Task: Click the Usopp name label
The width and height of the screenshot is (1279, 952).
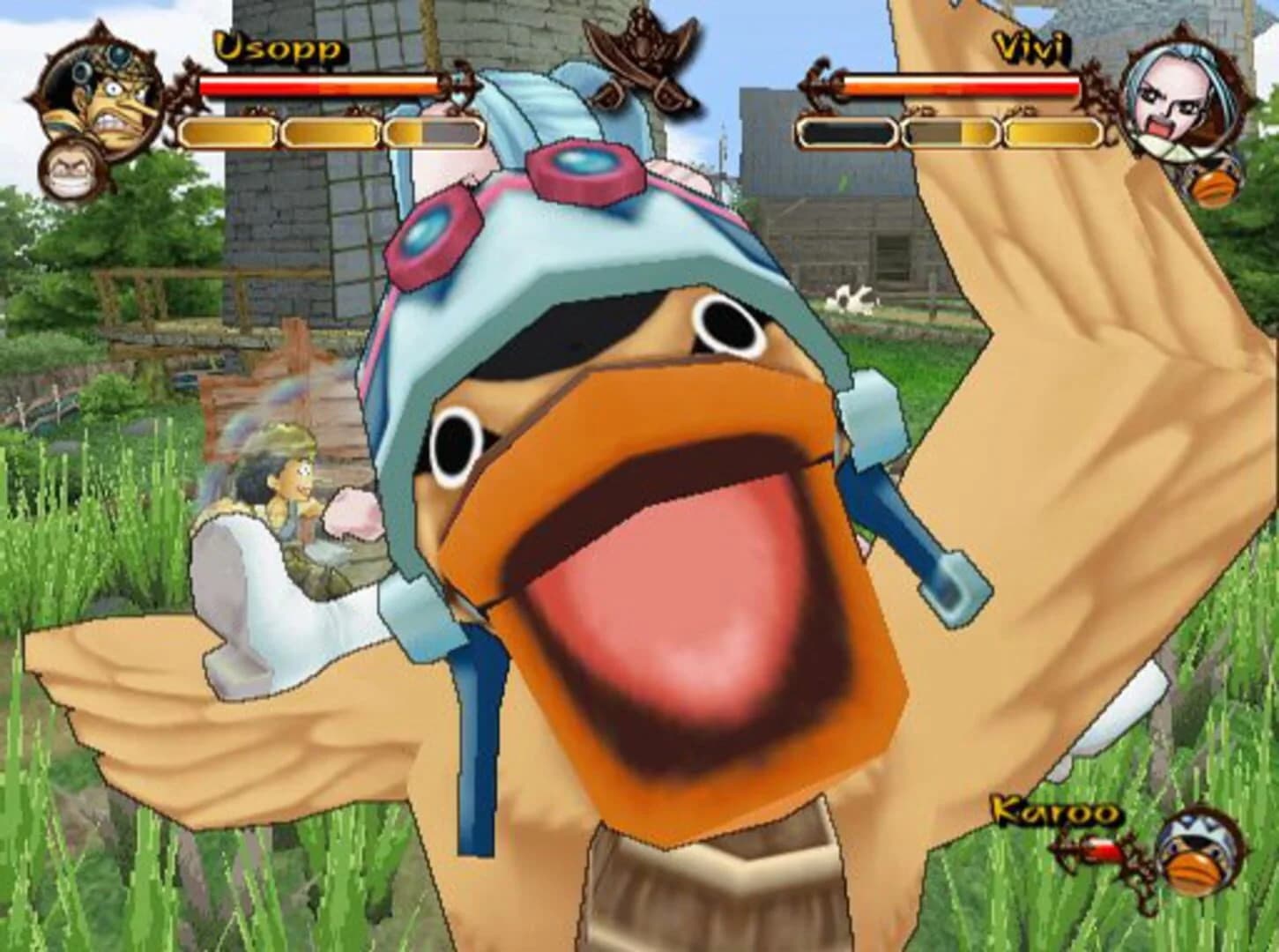Action: point(279,48)
